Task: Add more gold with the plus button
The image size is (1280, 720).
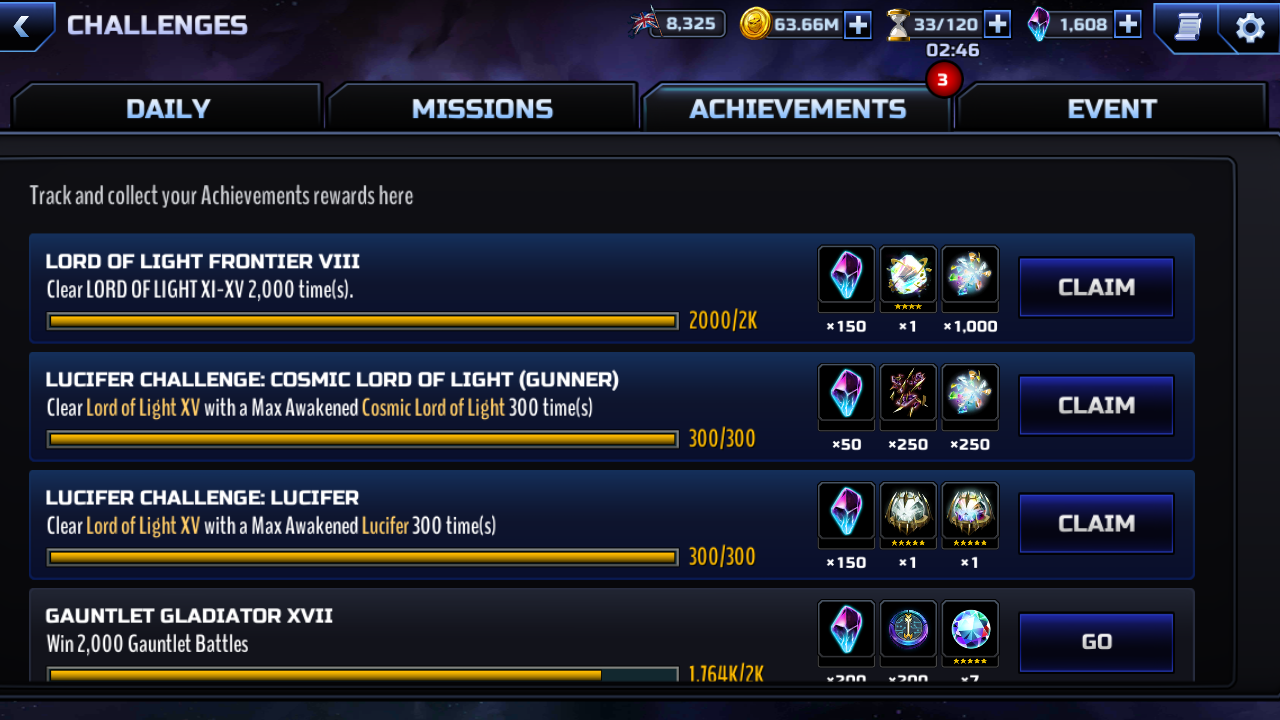Action: (x=858, y=24)
